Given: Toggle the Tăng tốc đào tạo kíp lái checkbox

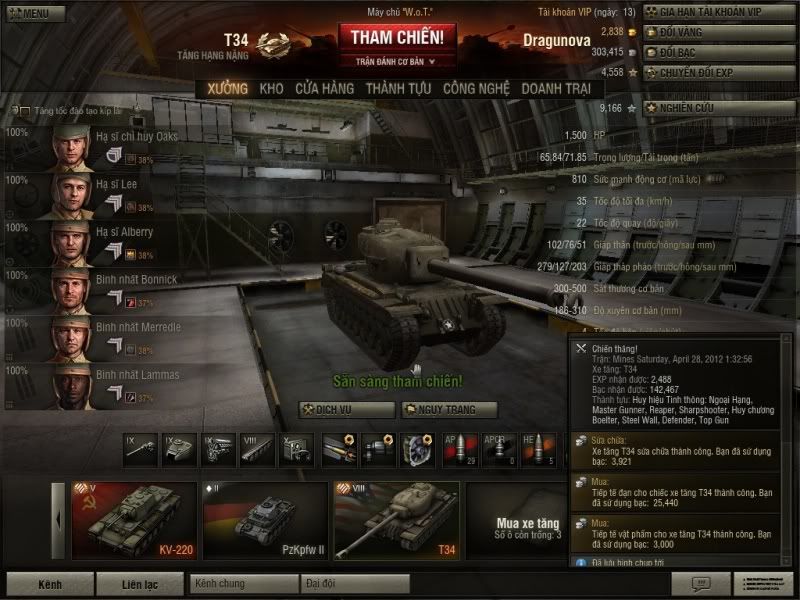Looking at the screenshot, I should click(x=15, y=111).
